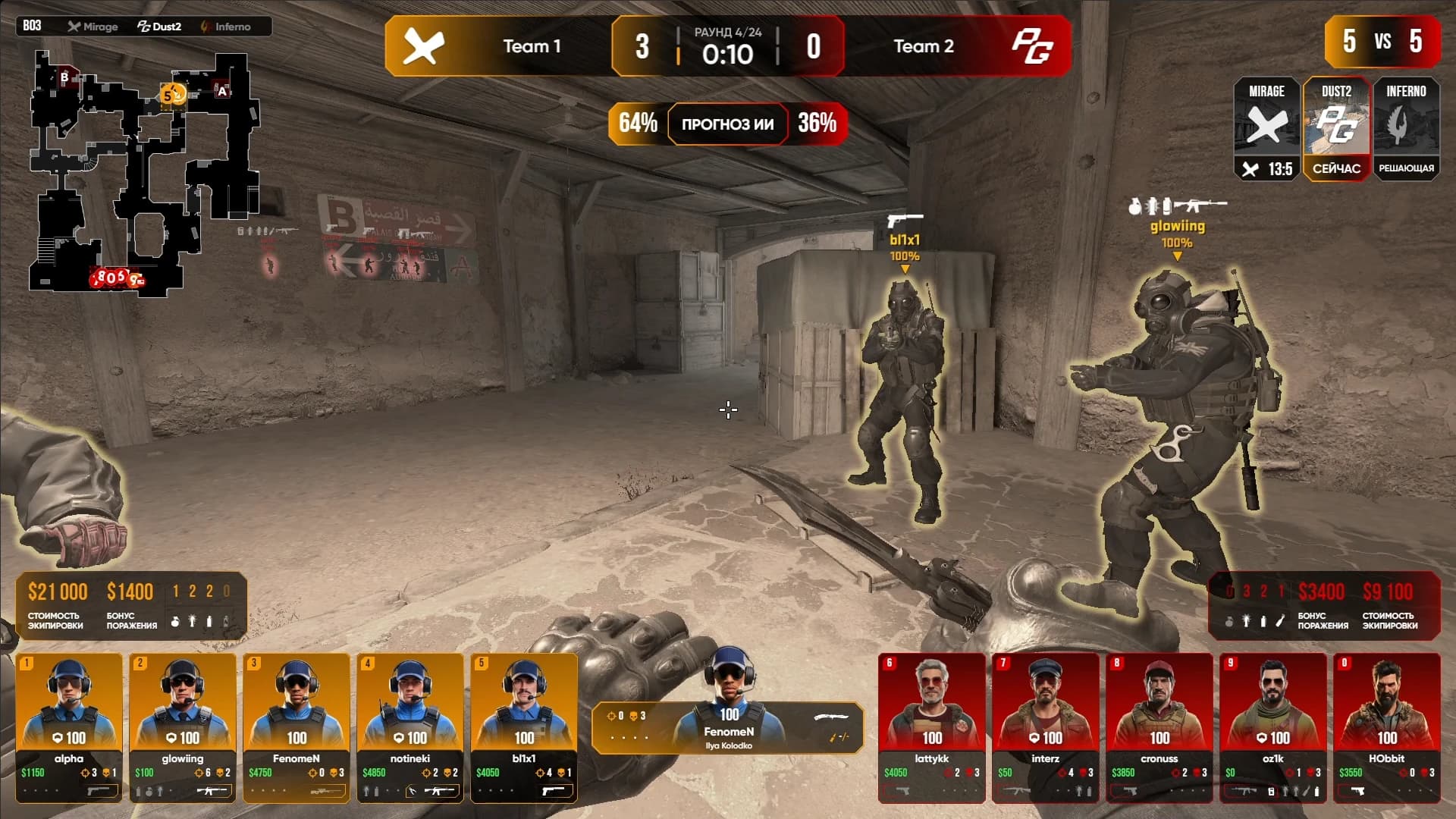The image size is (1456, 819).
Task: Click the Dust2 radar minimap
Action: pyautogui.click(x=144, y=173)
